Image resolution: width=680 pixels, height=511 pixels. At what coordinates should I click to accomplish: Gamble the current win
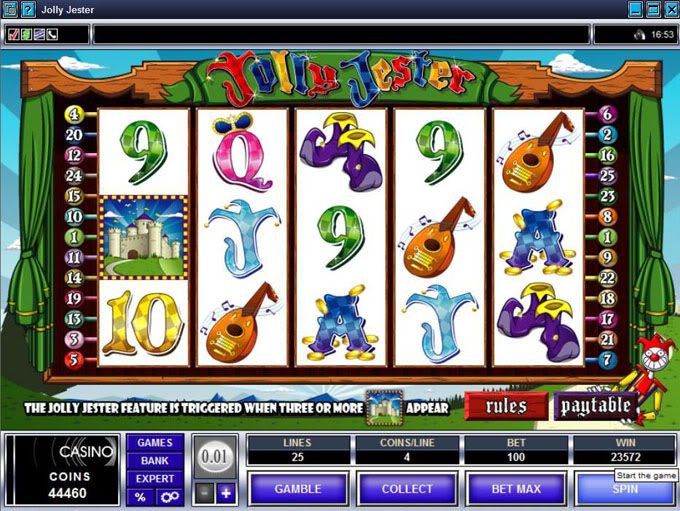tap(297, 489)
